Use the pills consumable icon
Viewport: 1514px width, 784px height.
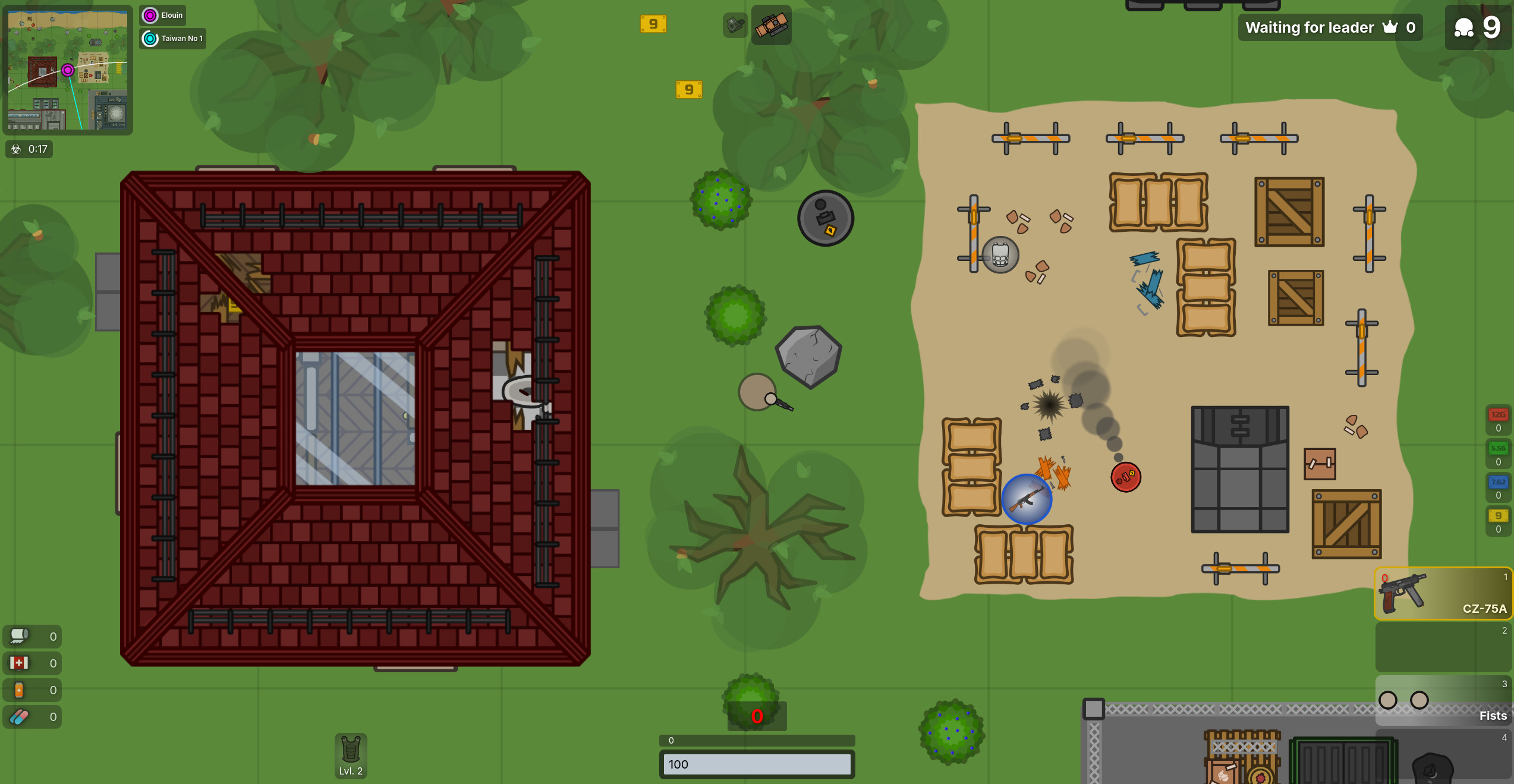point(19,716)
